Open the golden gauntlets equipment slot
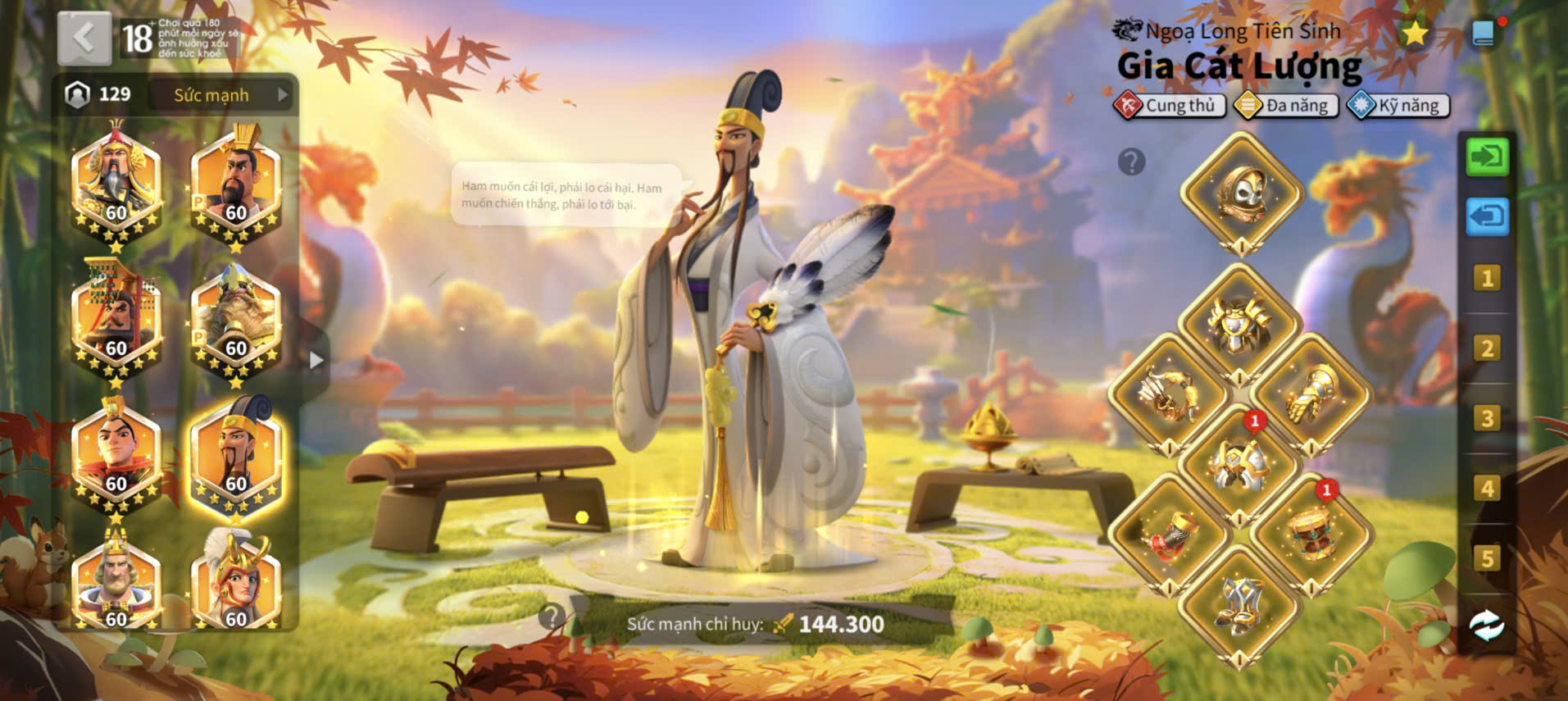1568x701 pixels. pyautogui.click(x=1311, y=395)
